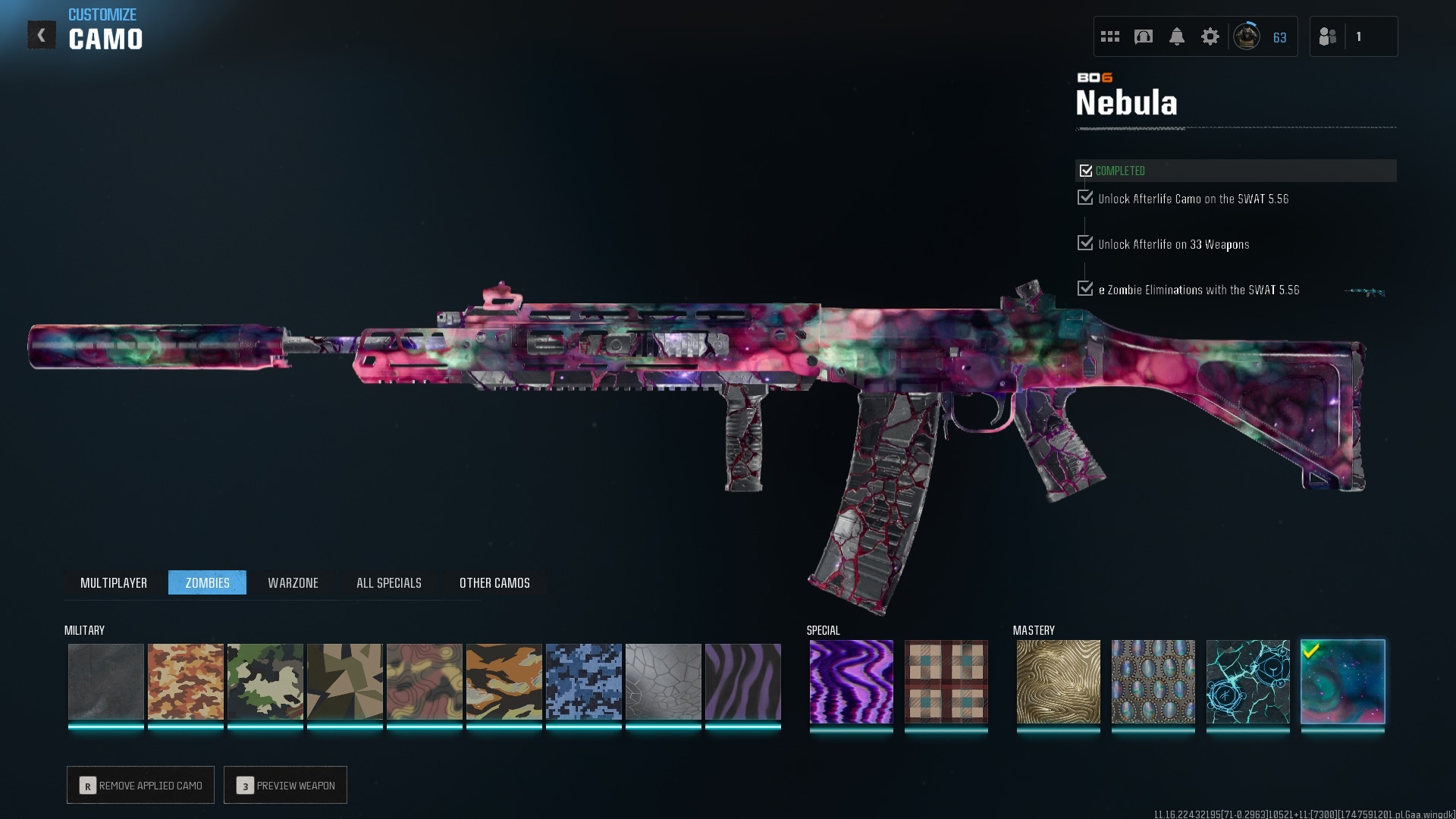
Task: Open notifications bell
Action: click(1176, 36)
